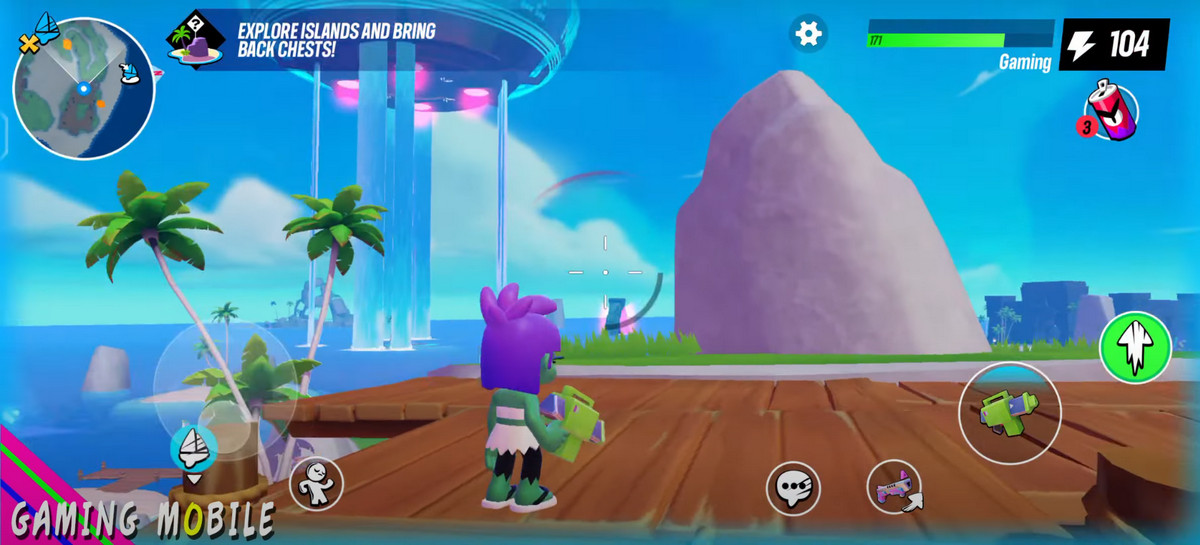Viewport: 1200px width, 545px height.
Task: Switch weapon with the purple gun icon
Action: pos(893,488)
